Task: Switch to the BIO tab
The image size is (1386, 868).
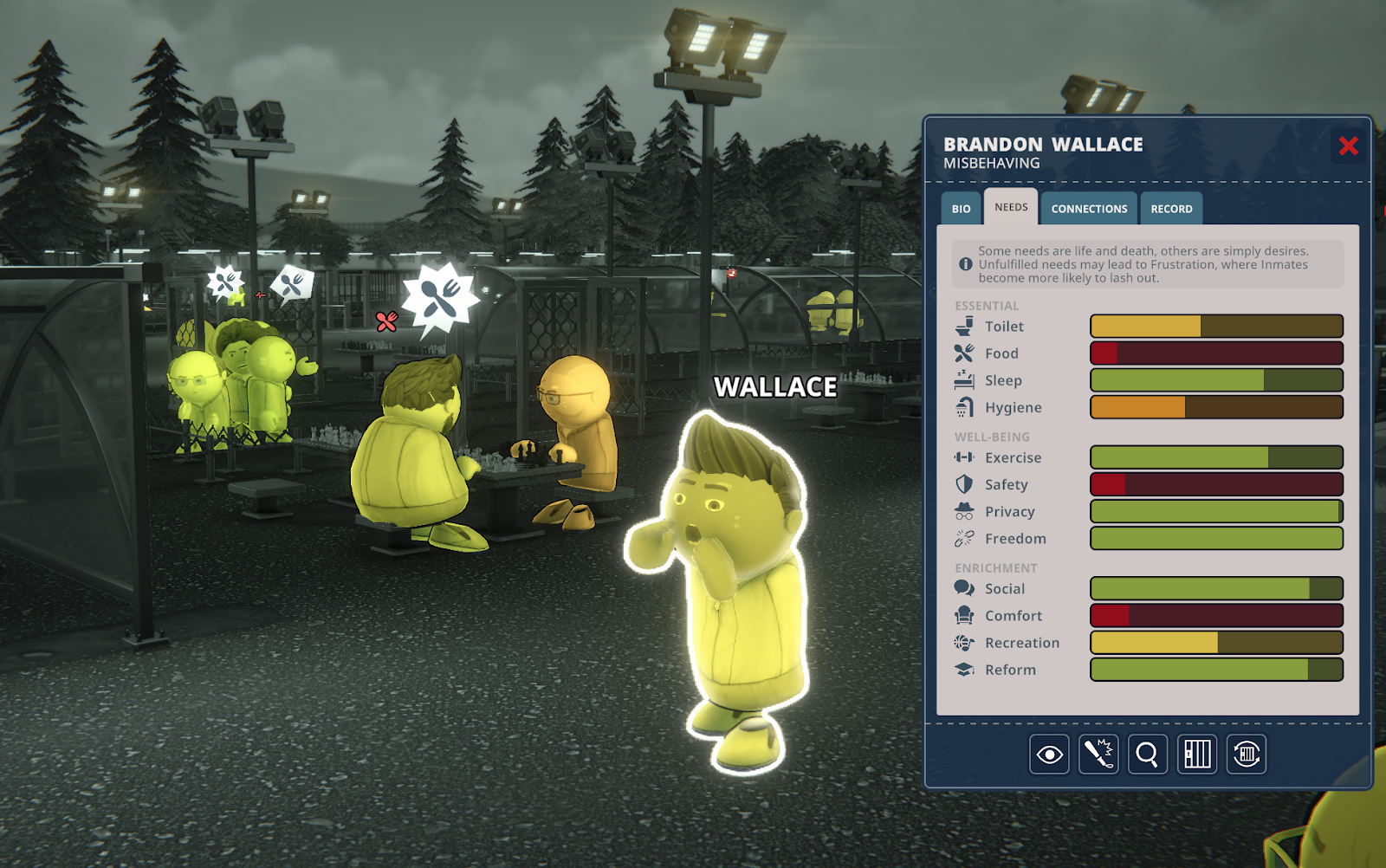Action: (x=960, y=208)
